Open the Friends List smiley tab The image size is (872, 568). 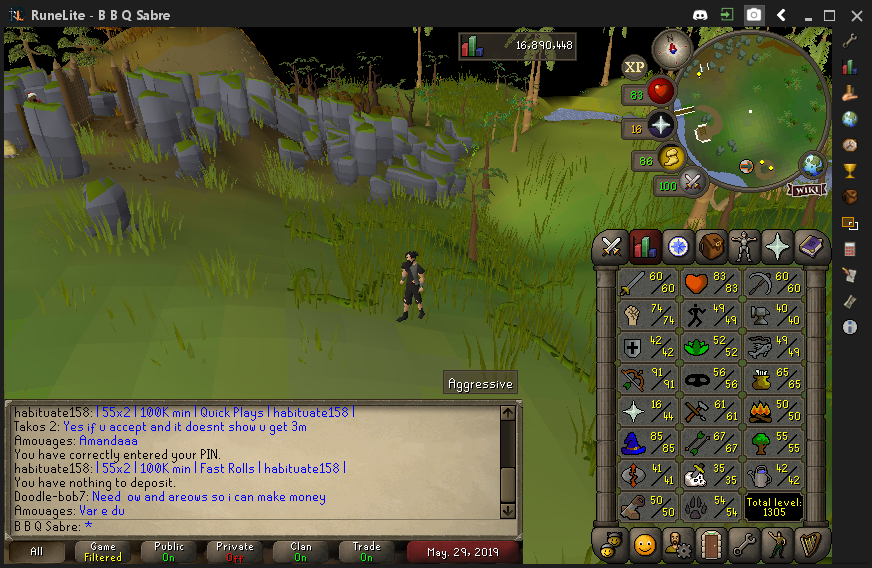645,545
